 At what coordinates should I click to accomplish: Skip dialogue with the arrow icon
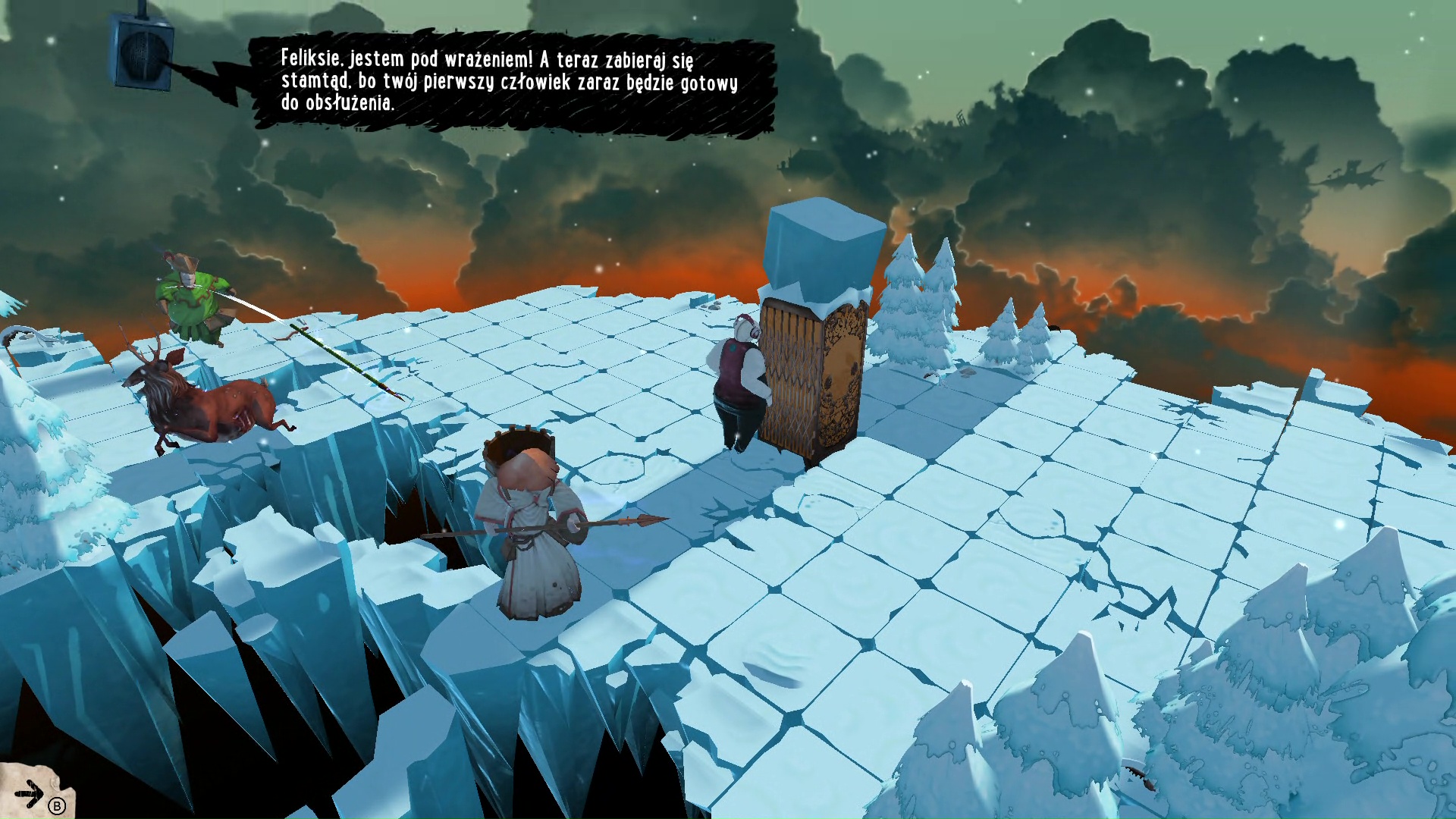[x=30, y=794]
